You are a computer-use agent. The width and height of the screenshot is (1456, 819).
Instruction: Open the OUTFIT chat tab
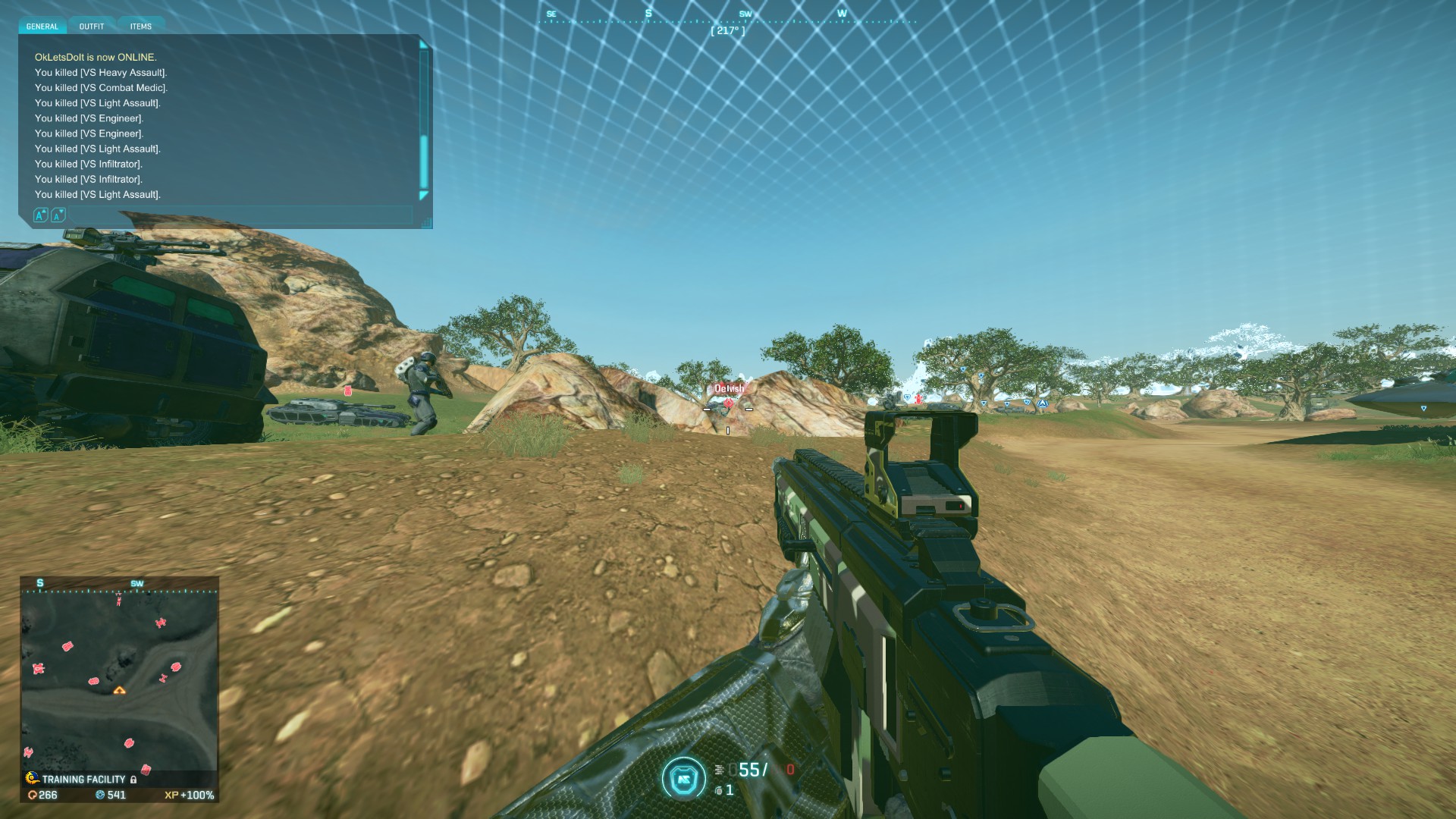(92, 27)
